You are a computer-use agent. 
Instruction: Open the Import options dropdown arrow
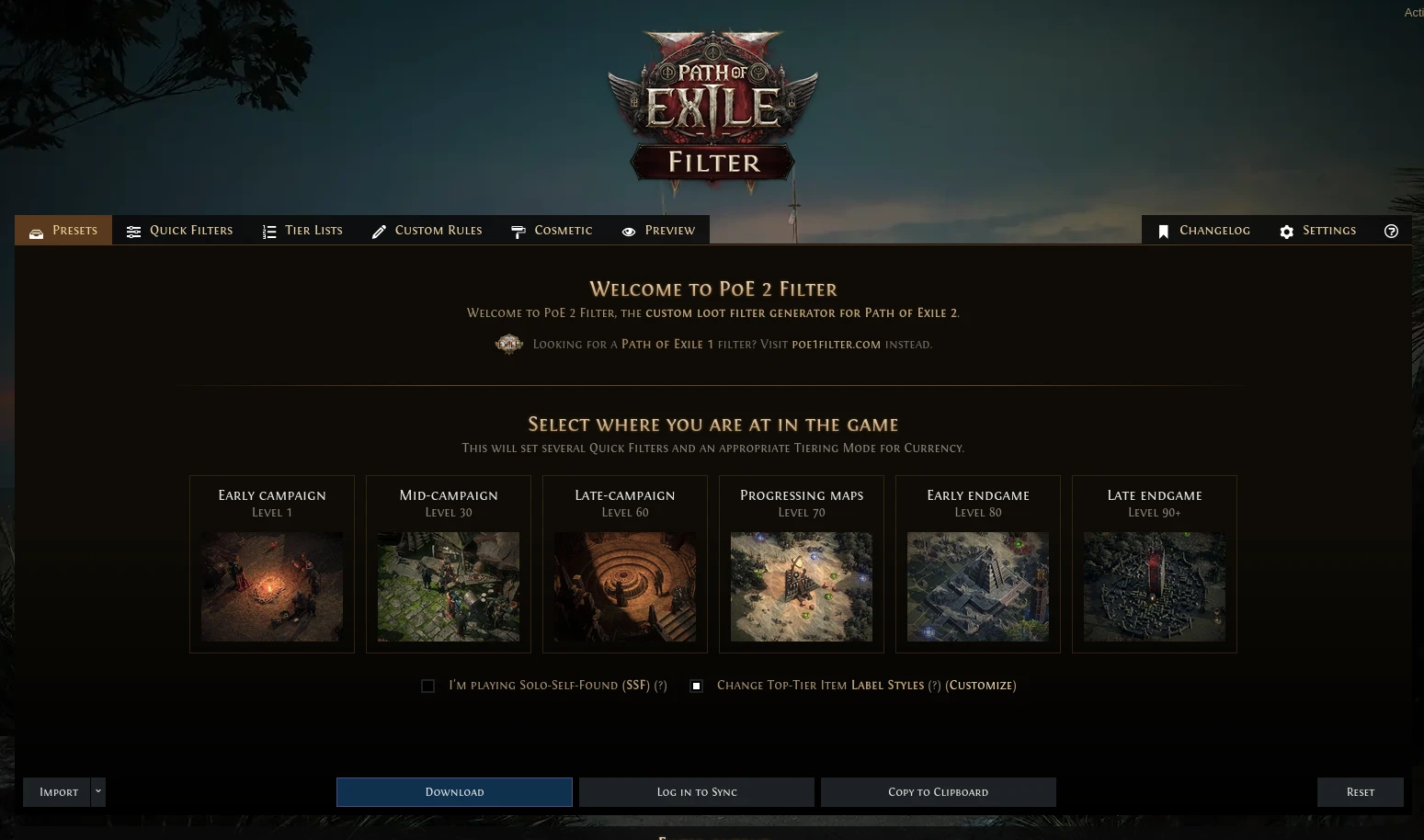97,791
